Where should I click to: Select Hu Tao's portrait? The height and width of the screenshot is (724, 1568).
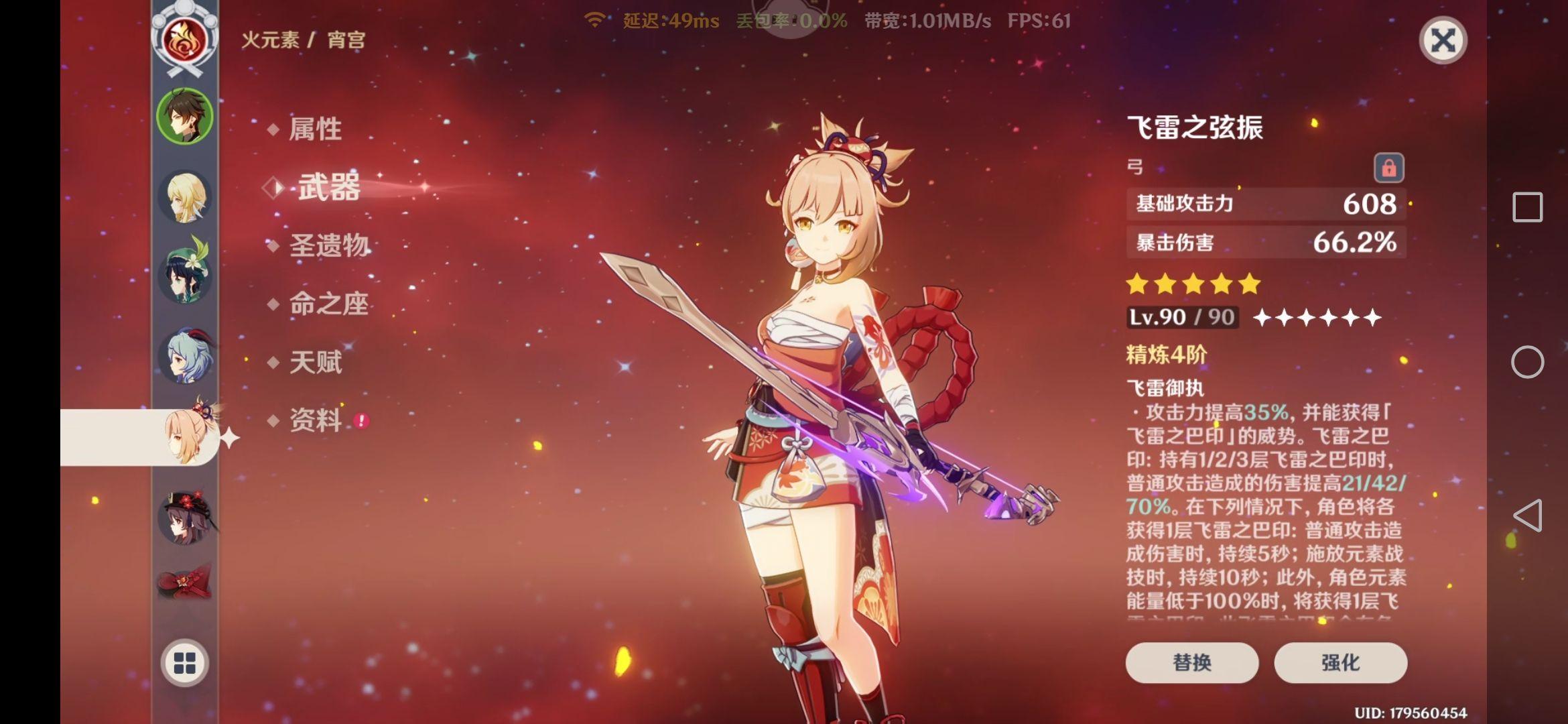point(185,518)
